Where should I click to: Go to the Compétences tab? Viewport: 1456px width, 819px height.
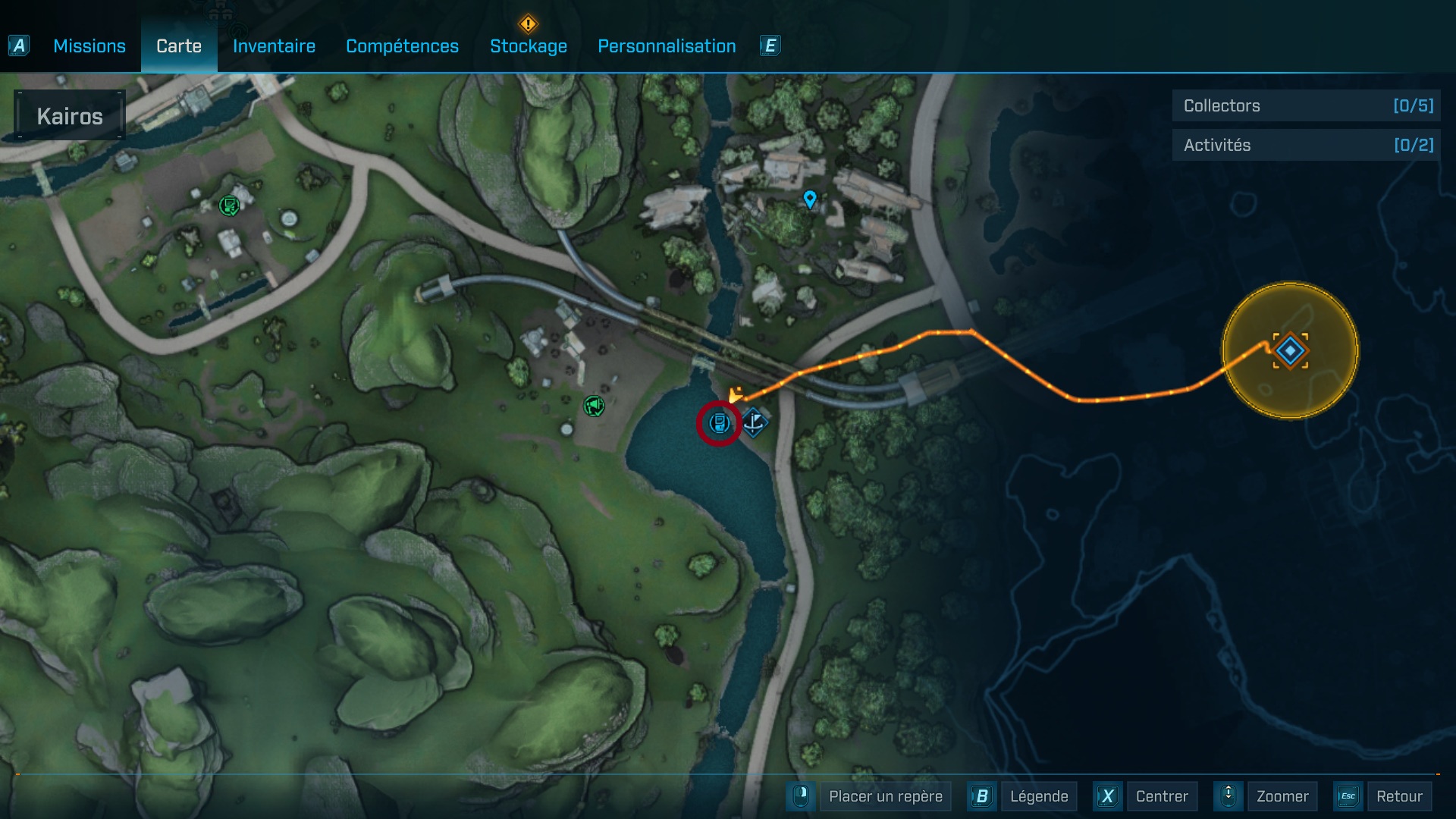[x=402, y=46]
